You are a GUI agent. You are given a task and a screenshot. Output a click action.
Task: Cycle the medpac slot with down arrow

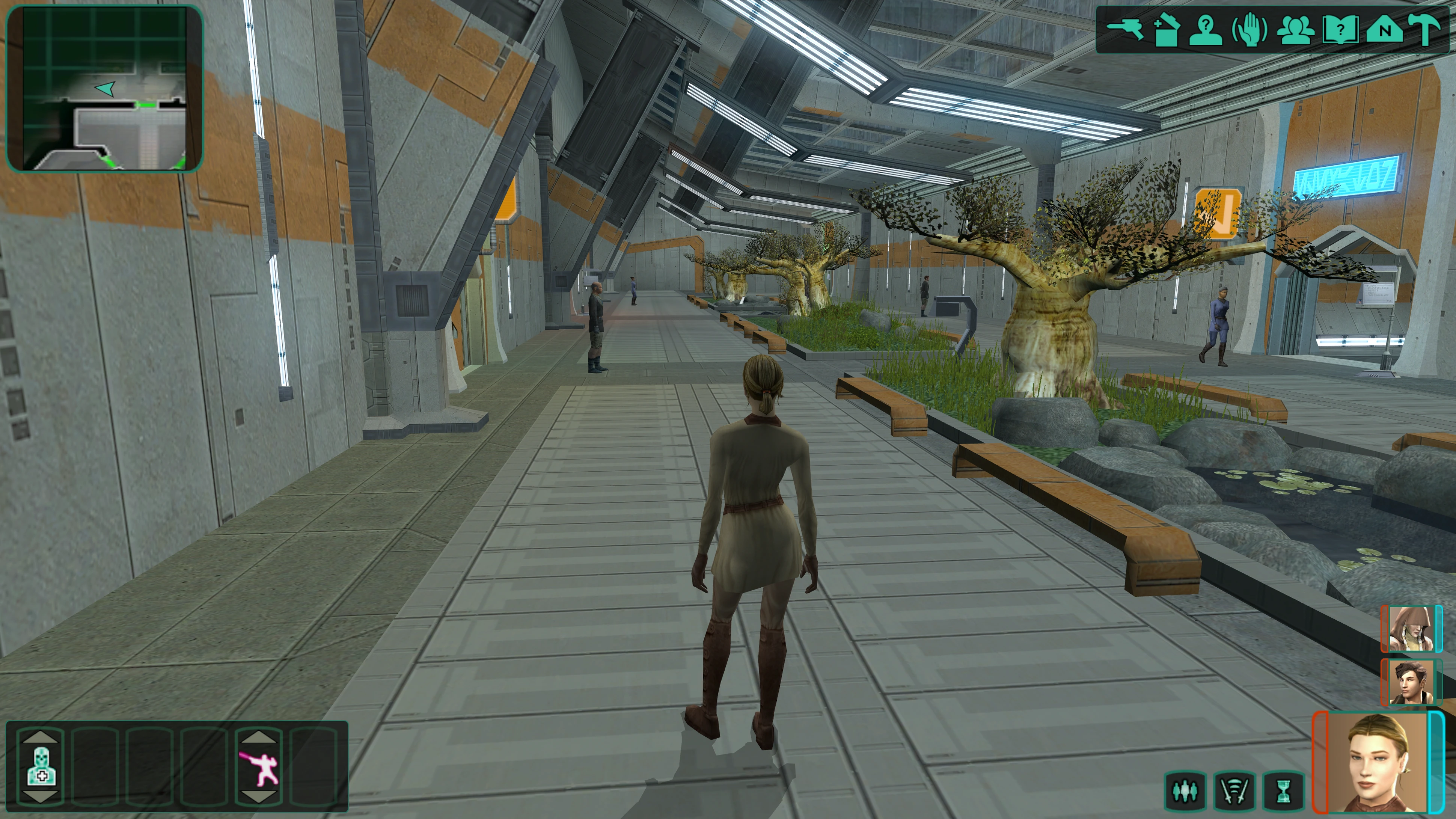click(x=41, y=797)
